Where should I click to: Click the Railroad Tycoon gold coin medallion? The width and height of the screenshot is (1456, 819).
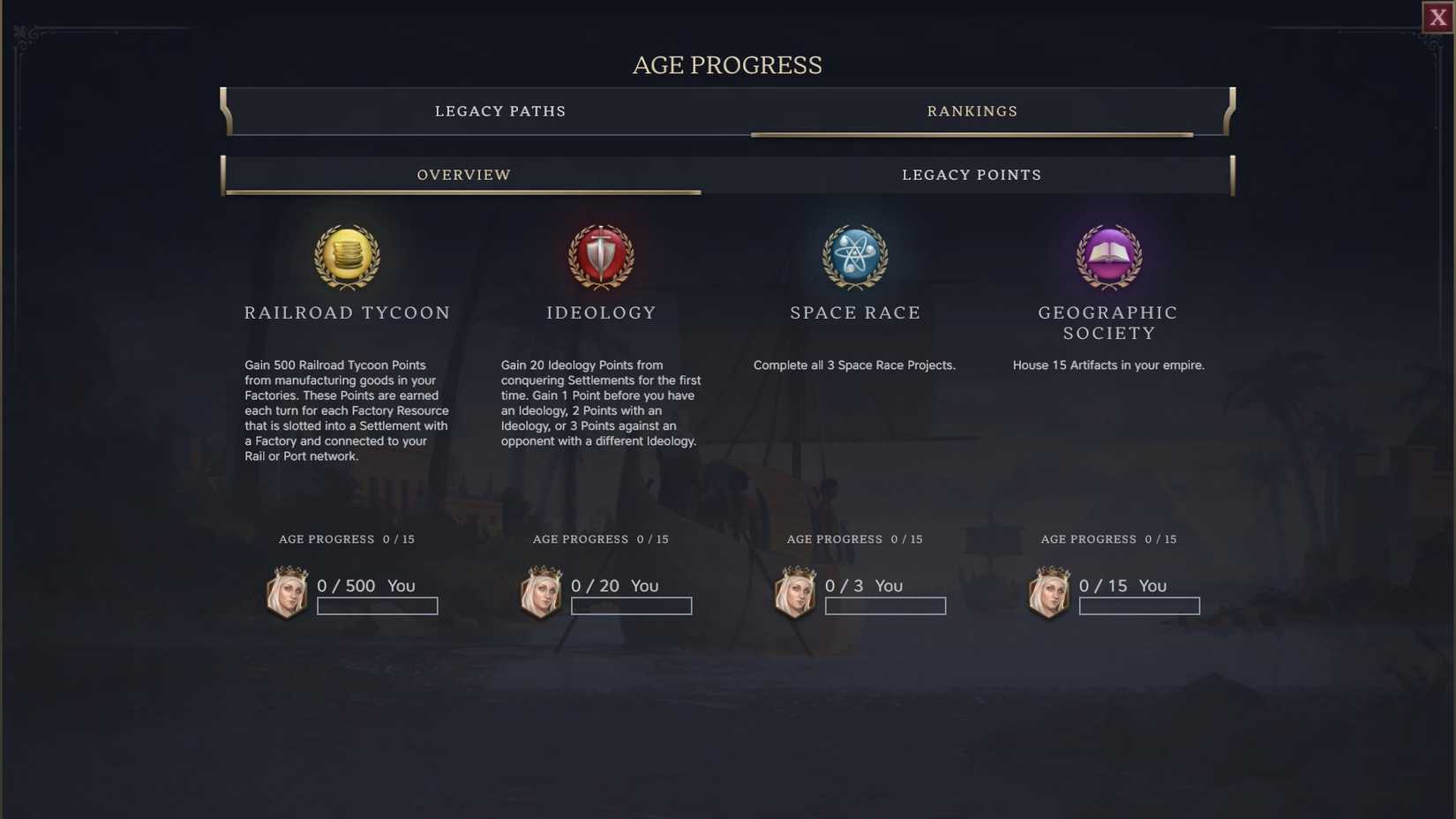pyautogui.click(x=347, y=258)
